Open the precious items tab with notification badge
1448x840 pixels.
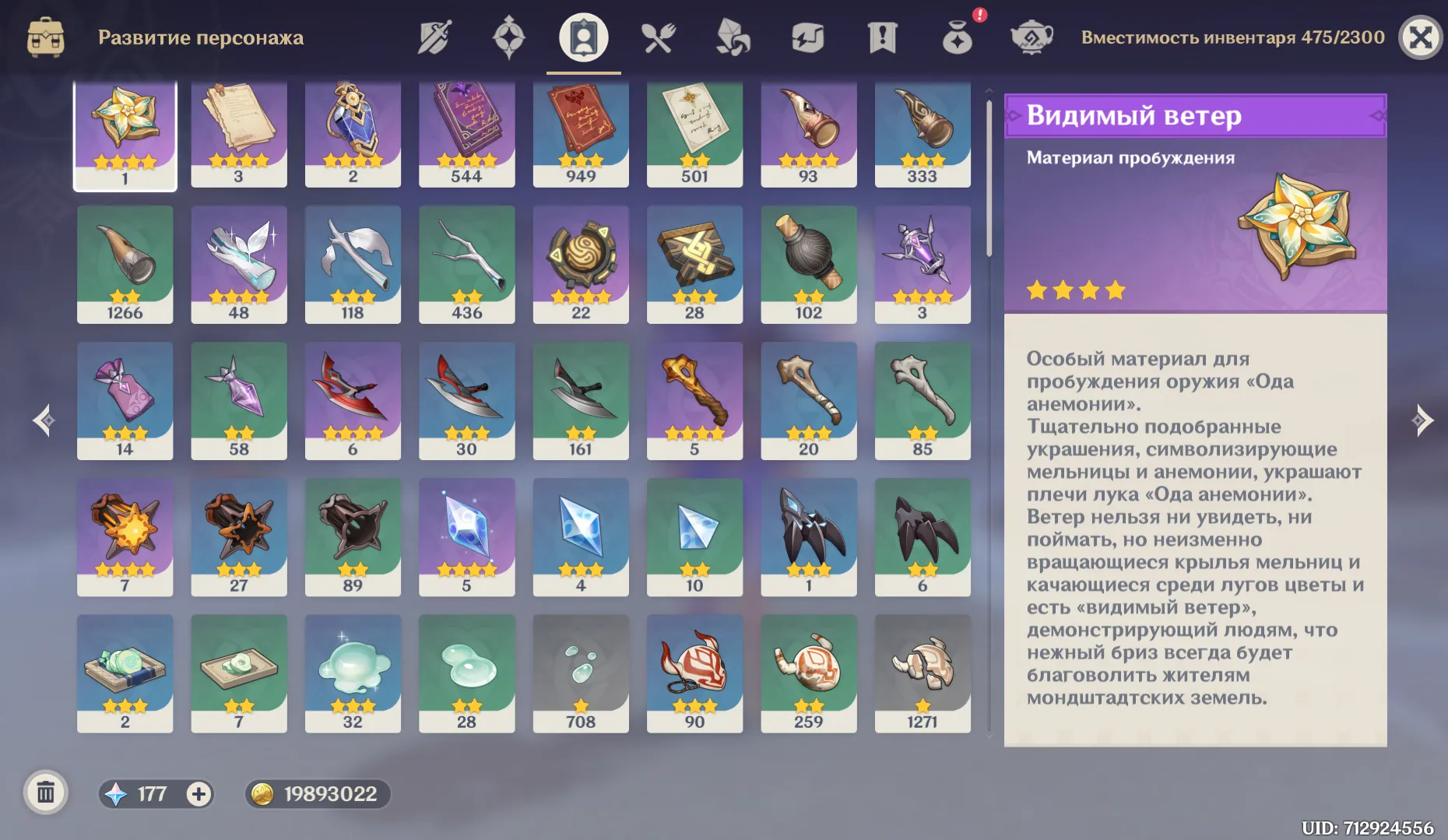(x=955, y=37)
